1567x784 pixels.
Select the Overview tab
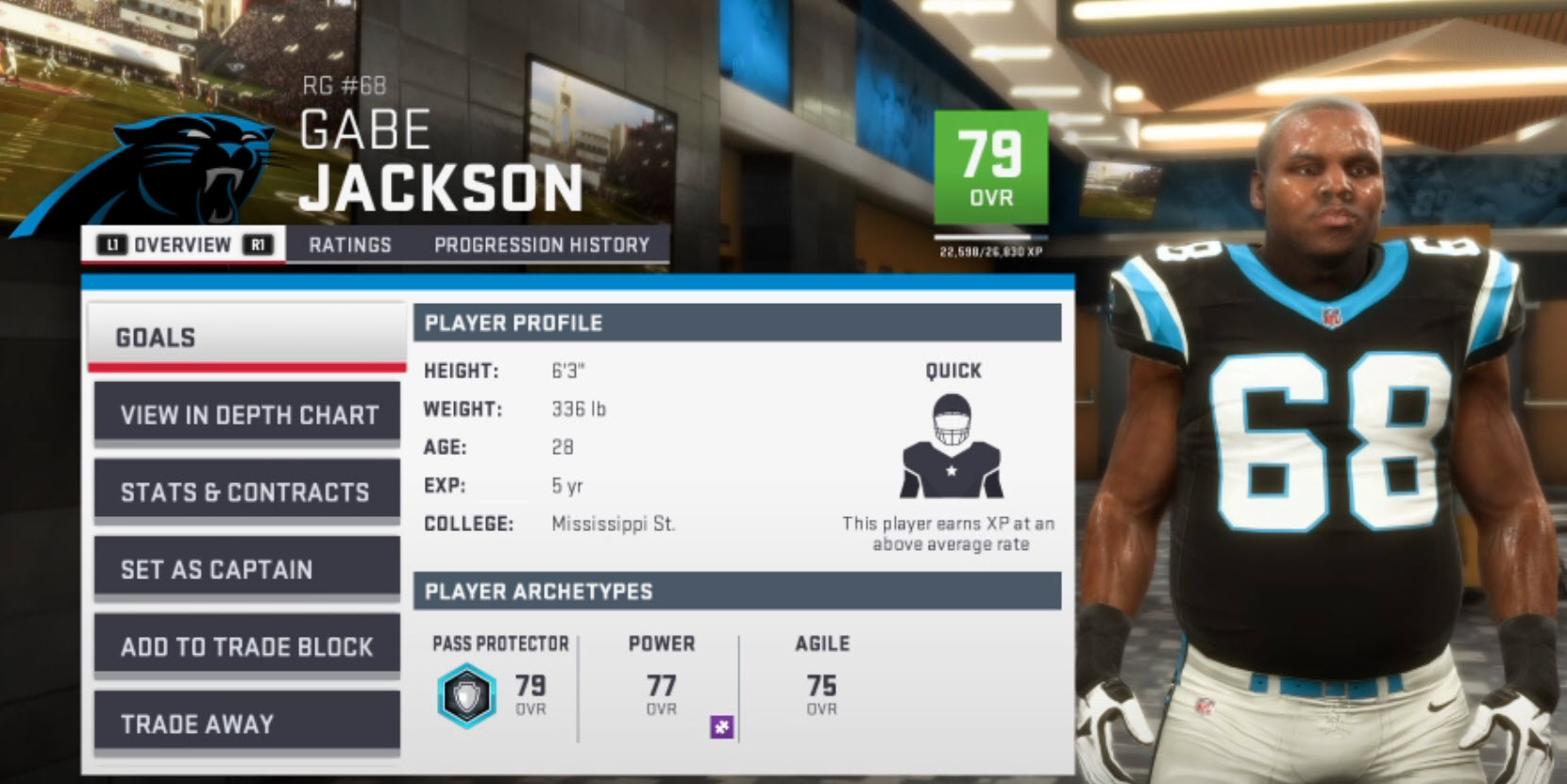pos(182,244)
